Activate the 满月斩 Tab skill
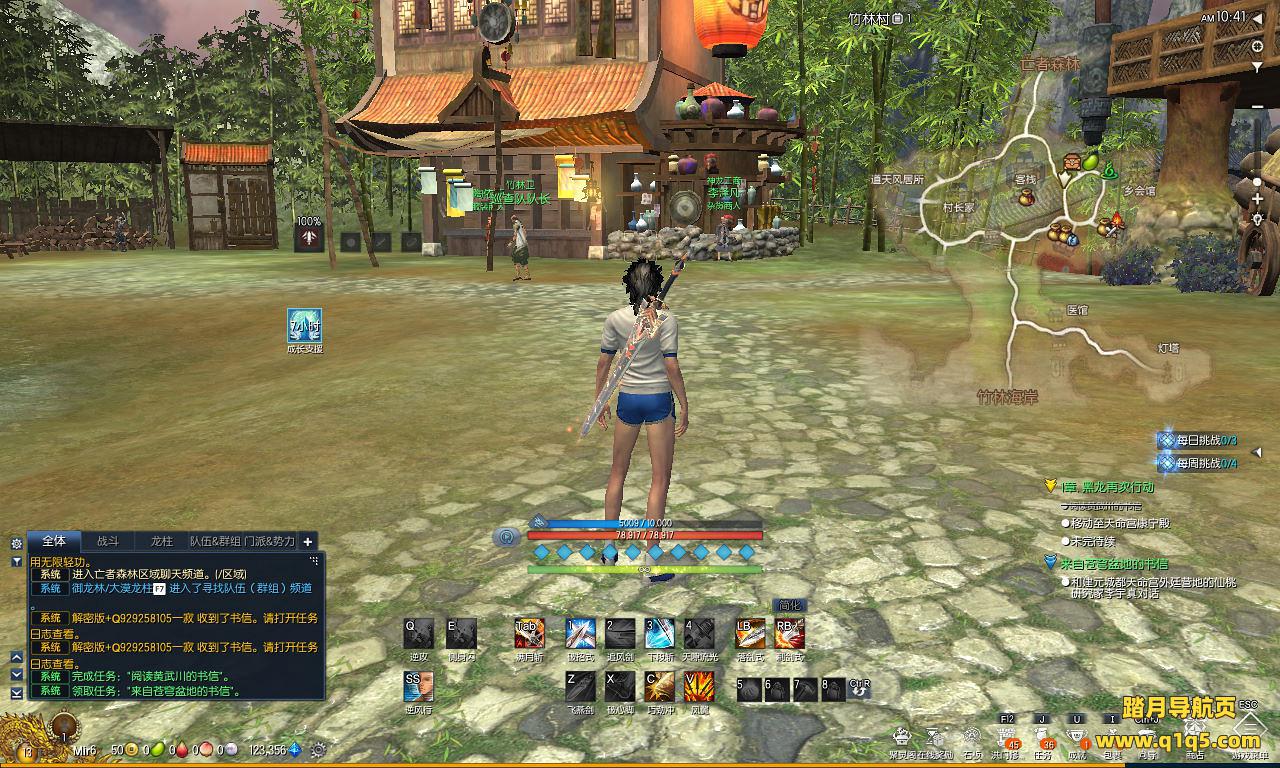 click(529, 633)
